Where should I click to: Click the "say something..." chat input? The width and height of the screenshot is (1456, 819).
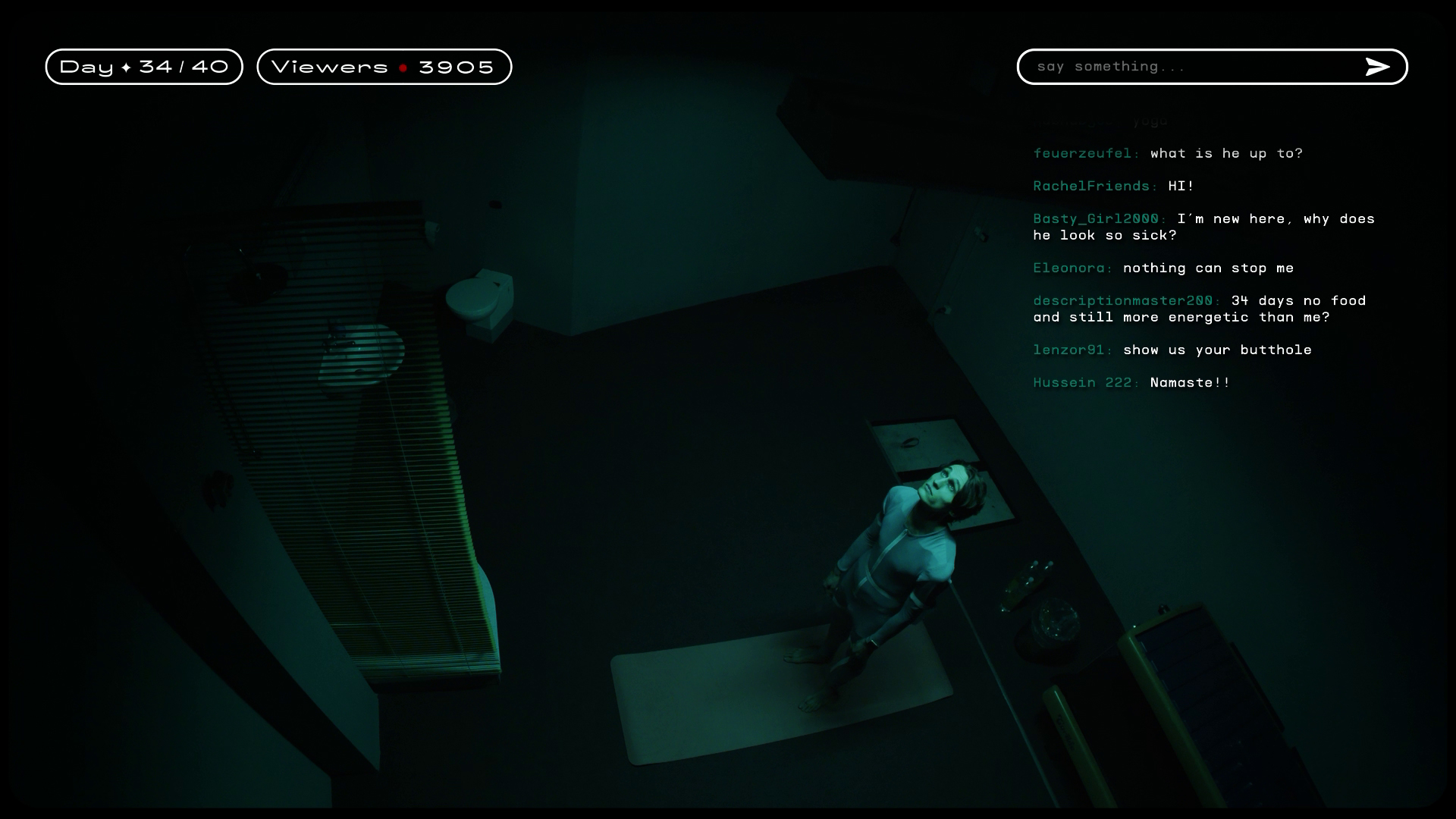tap(1191, 67)
